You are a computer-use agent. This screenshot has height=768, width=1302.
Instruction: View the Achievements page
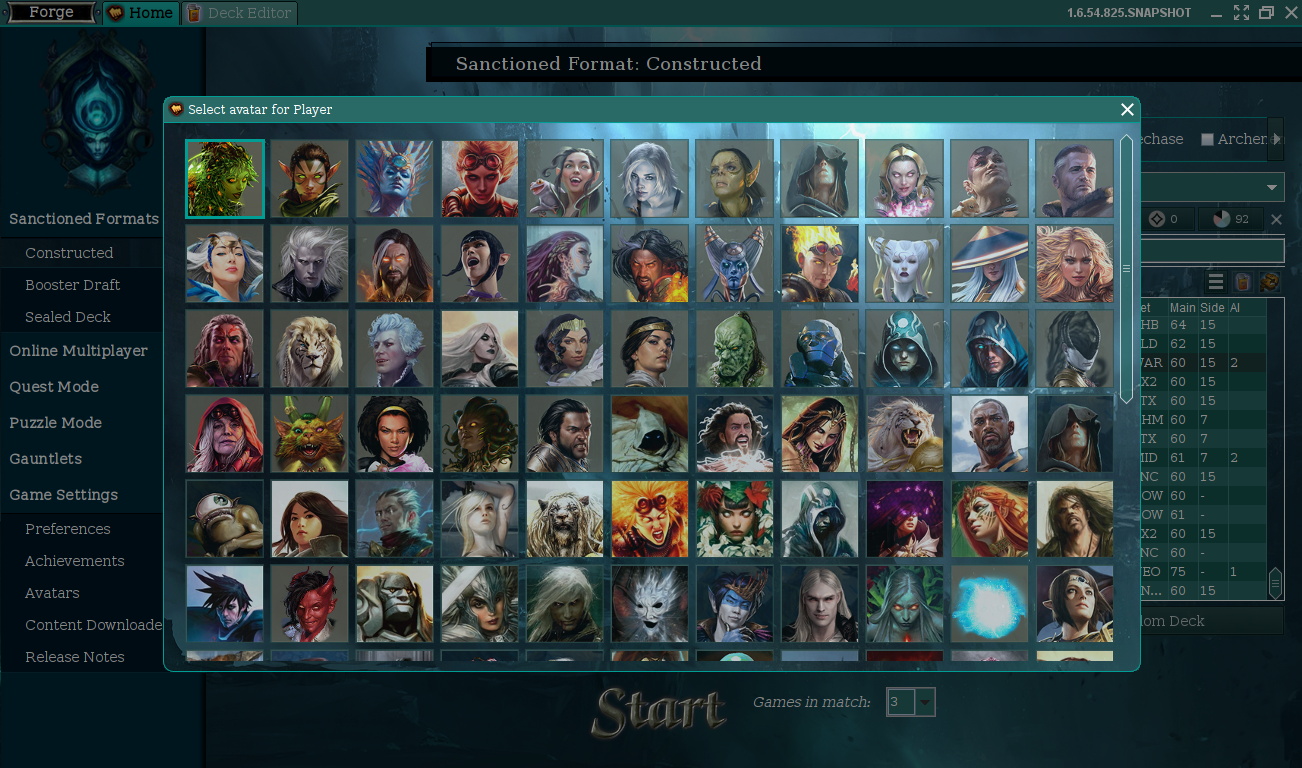click(75, 561)
